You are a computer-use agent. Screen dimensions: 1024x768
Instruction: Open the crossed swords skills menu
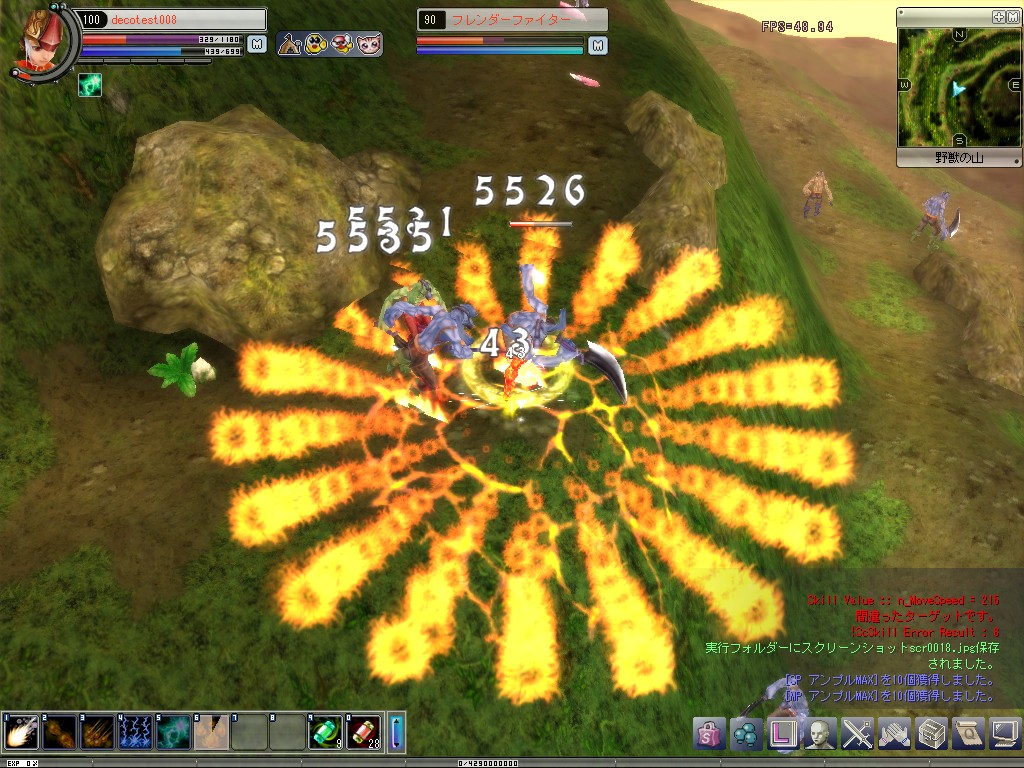pyautogui.click(x=858, y=733)
